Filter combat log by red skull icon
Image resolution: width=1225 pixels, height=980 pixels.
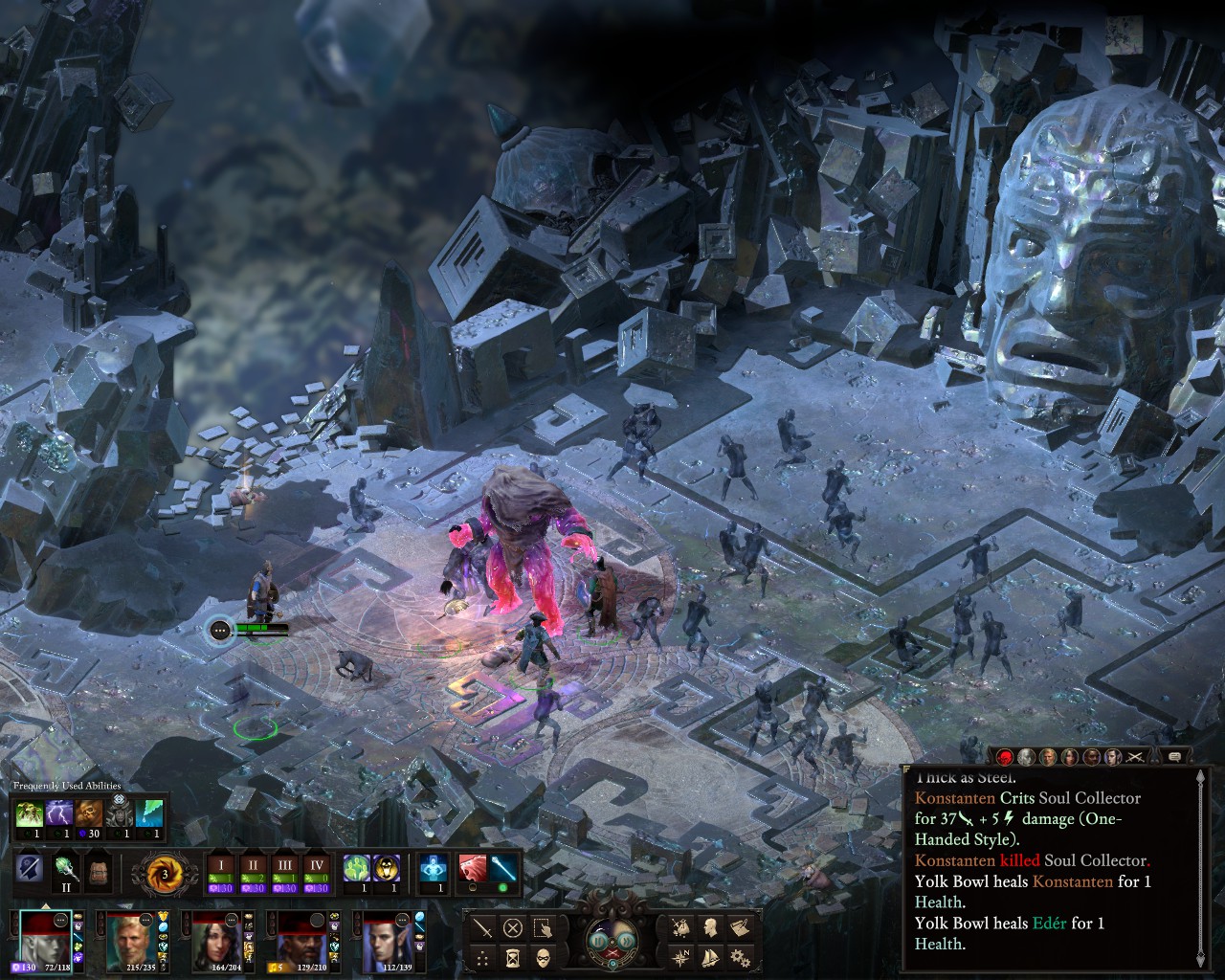[x=1006, y=757]
